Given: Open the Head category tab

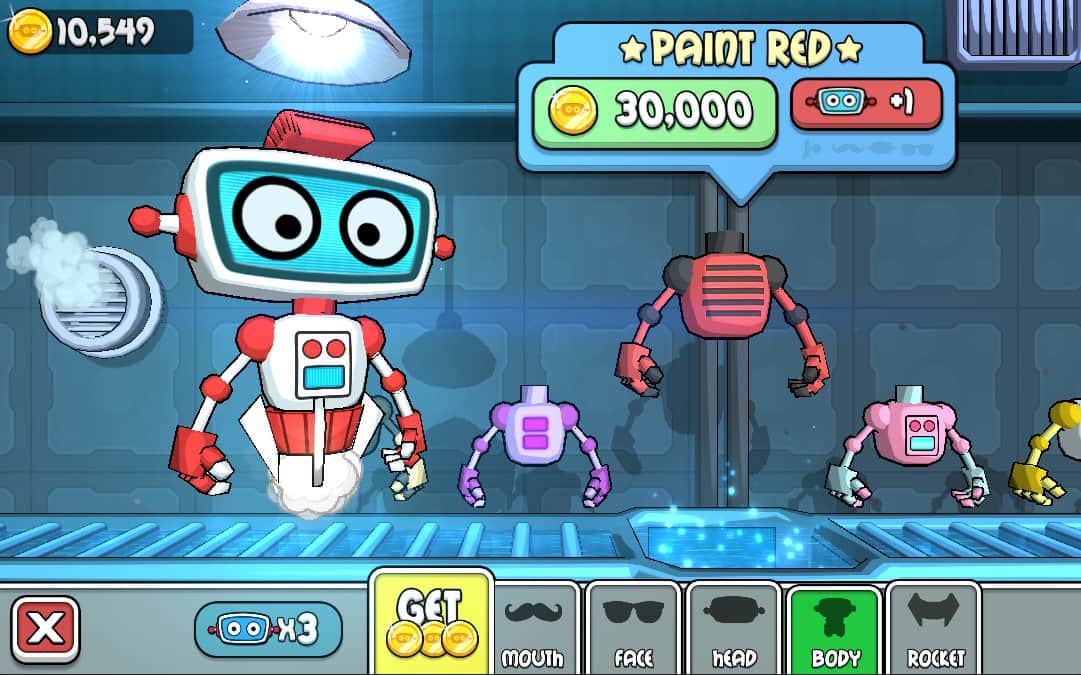Looking at the screenshot, I should [x=734, y=628].
